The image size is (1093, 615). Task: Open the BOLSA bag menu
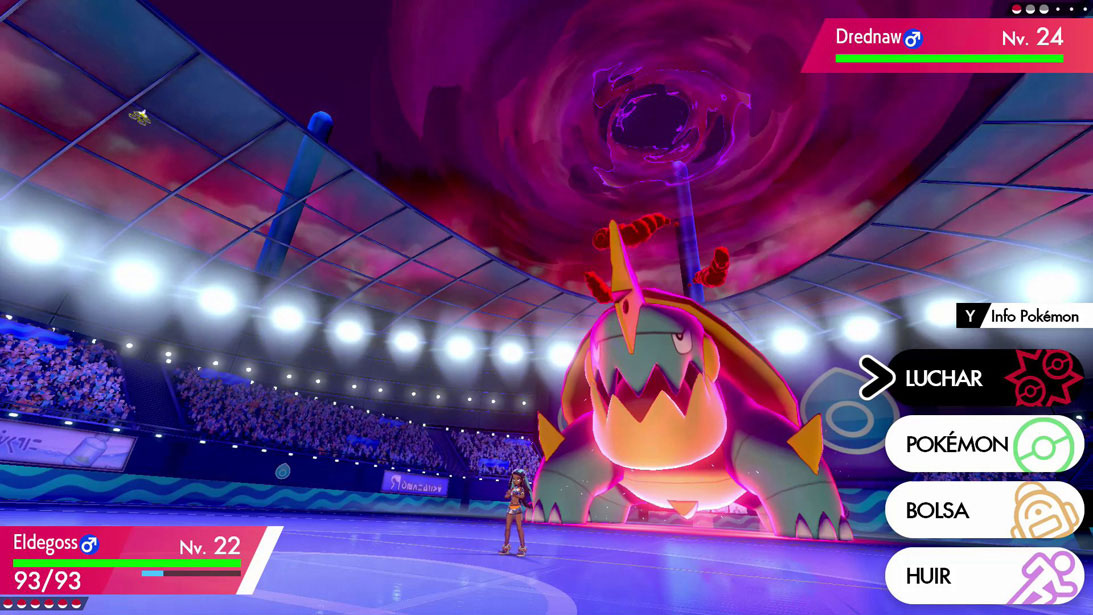coord(984,511)
